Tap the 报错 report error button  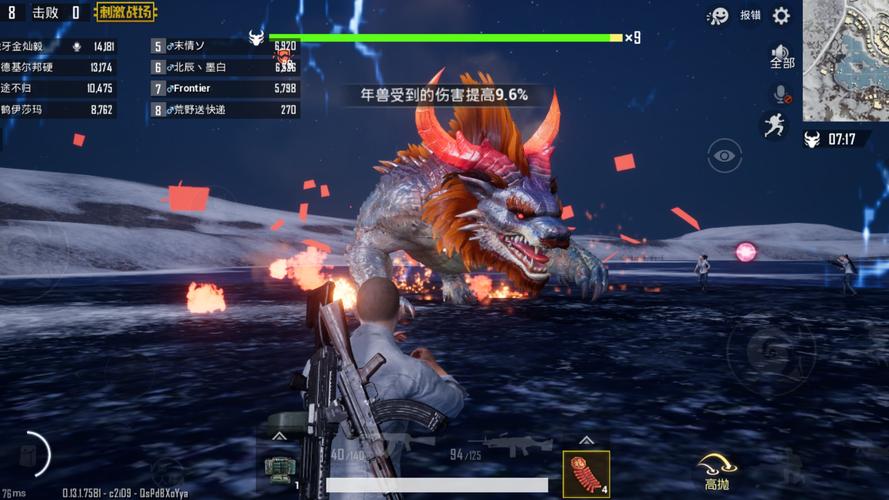click(x=750, y=15)
